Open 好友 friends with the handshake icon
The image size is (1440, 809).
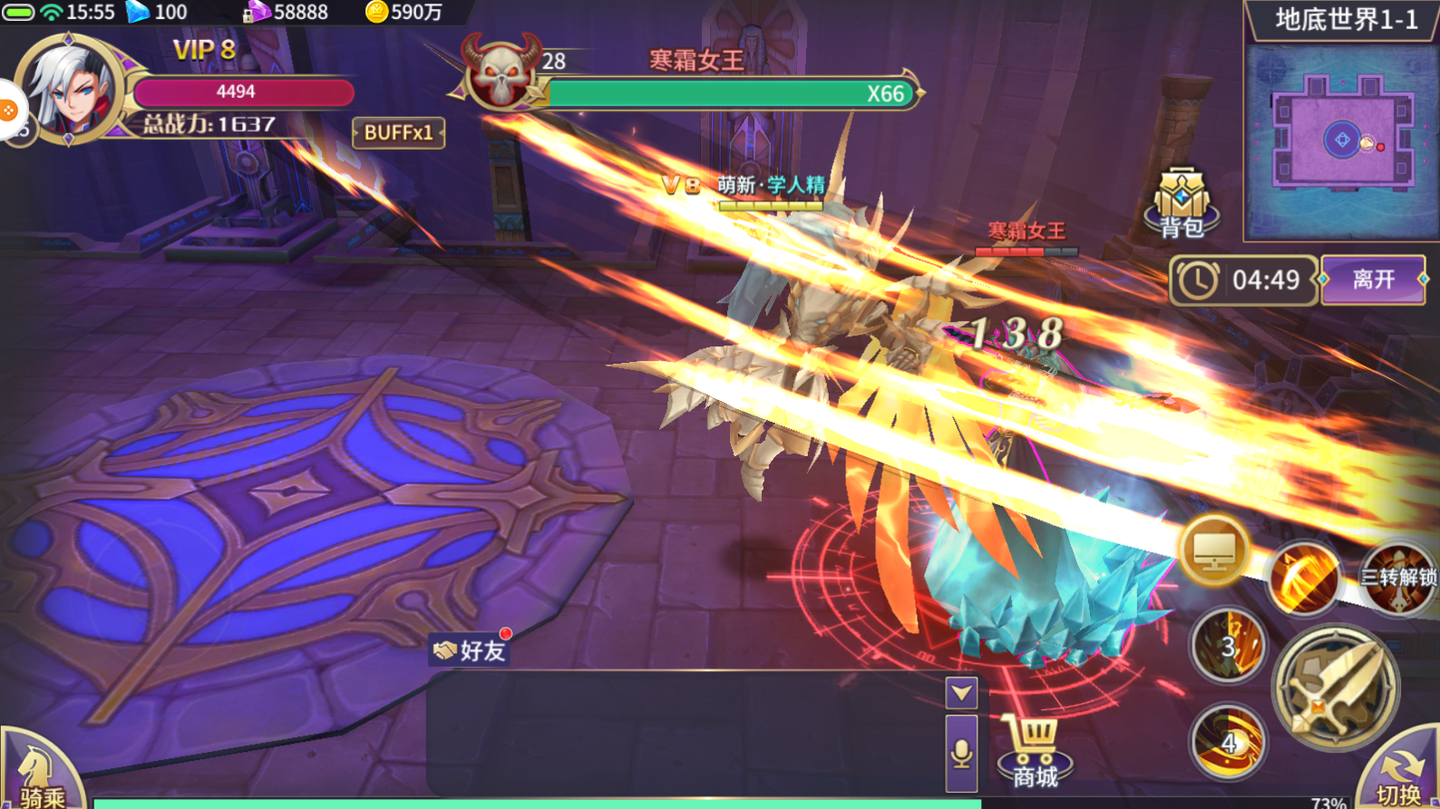point(469,650)
